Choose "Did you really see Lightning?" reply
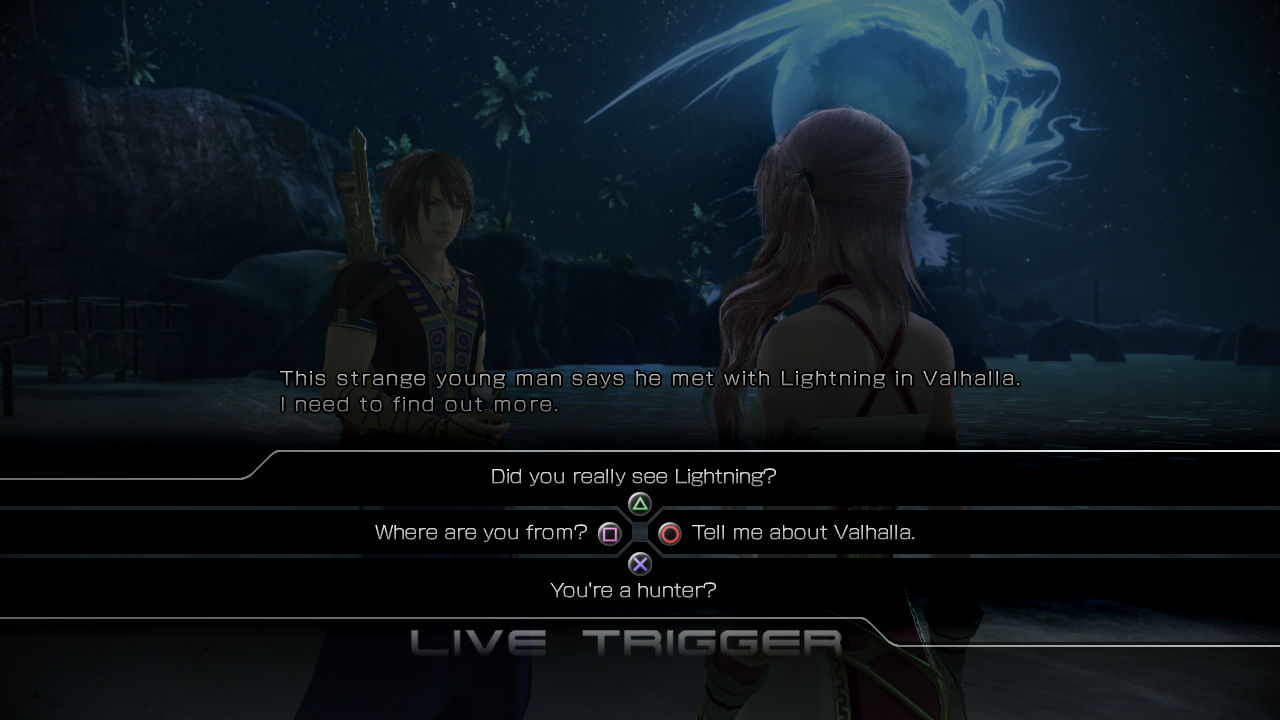The image size is (1280, 720). pyautogui.click(x=633, y=477)
